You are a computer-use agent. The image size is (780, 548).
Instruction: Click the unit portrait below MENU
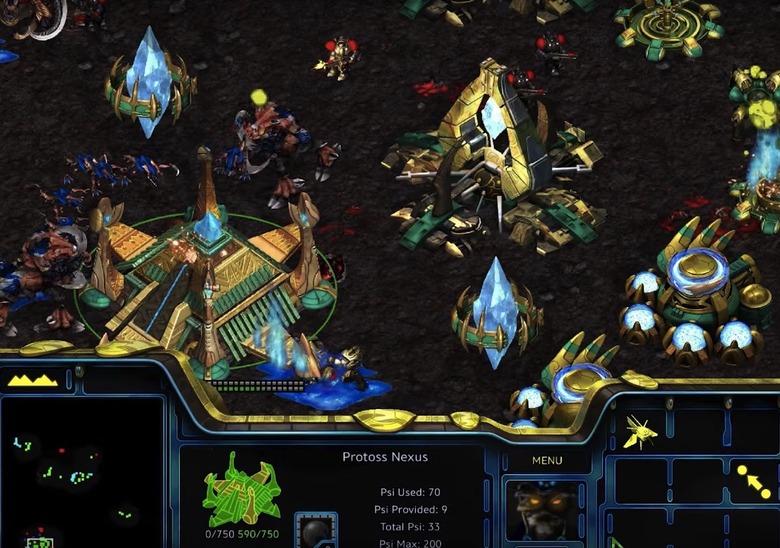545,510
